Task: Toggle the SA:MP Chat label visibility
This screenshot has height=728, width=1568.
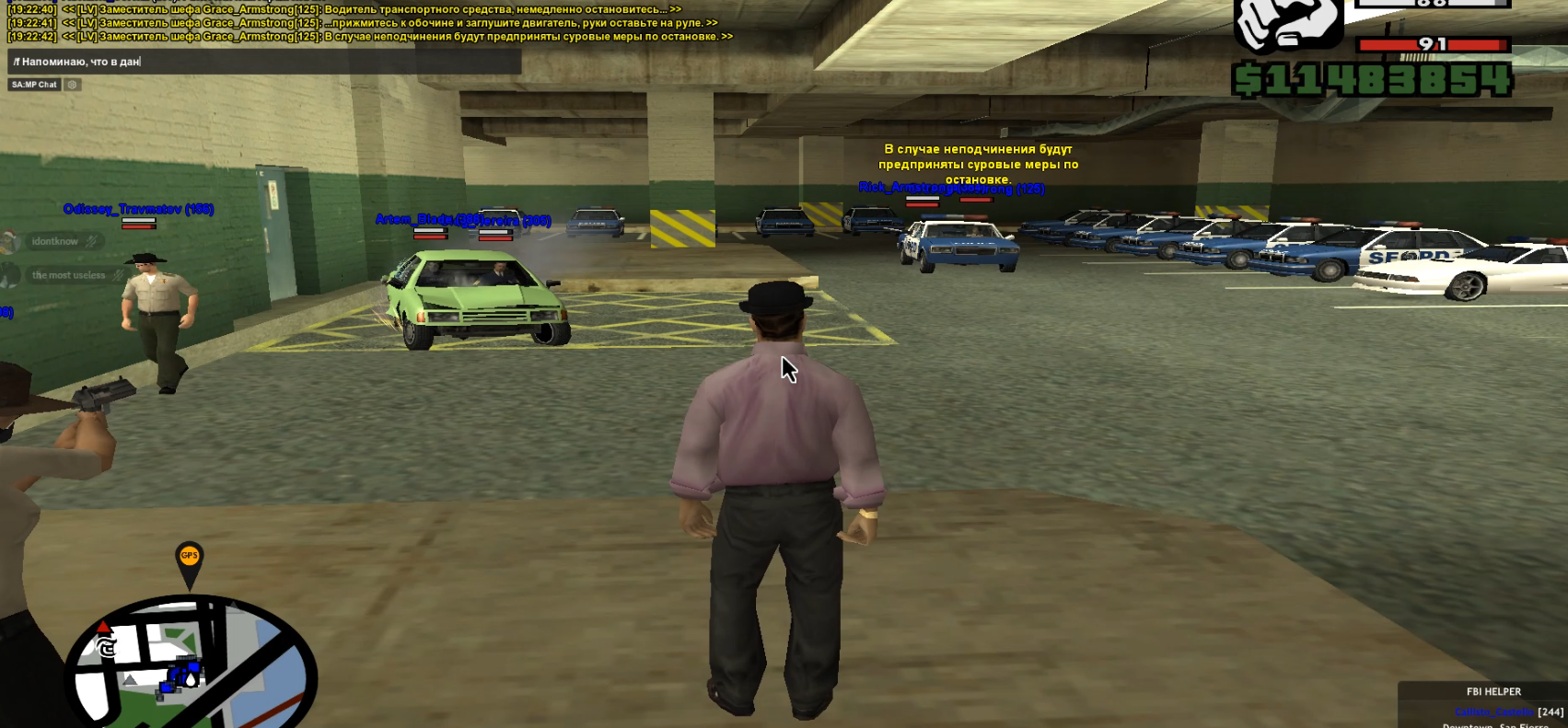Action: coord(33,85)
